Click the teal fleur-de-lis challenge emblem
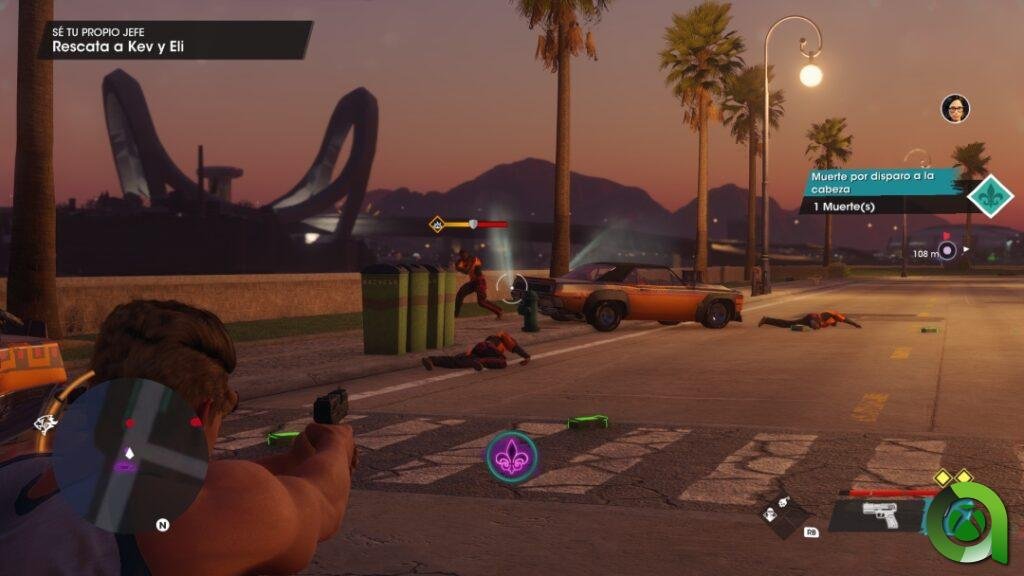The width and height of the screenshot is (1024, 576). tap(990, 194)
